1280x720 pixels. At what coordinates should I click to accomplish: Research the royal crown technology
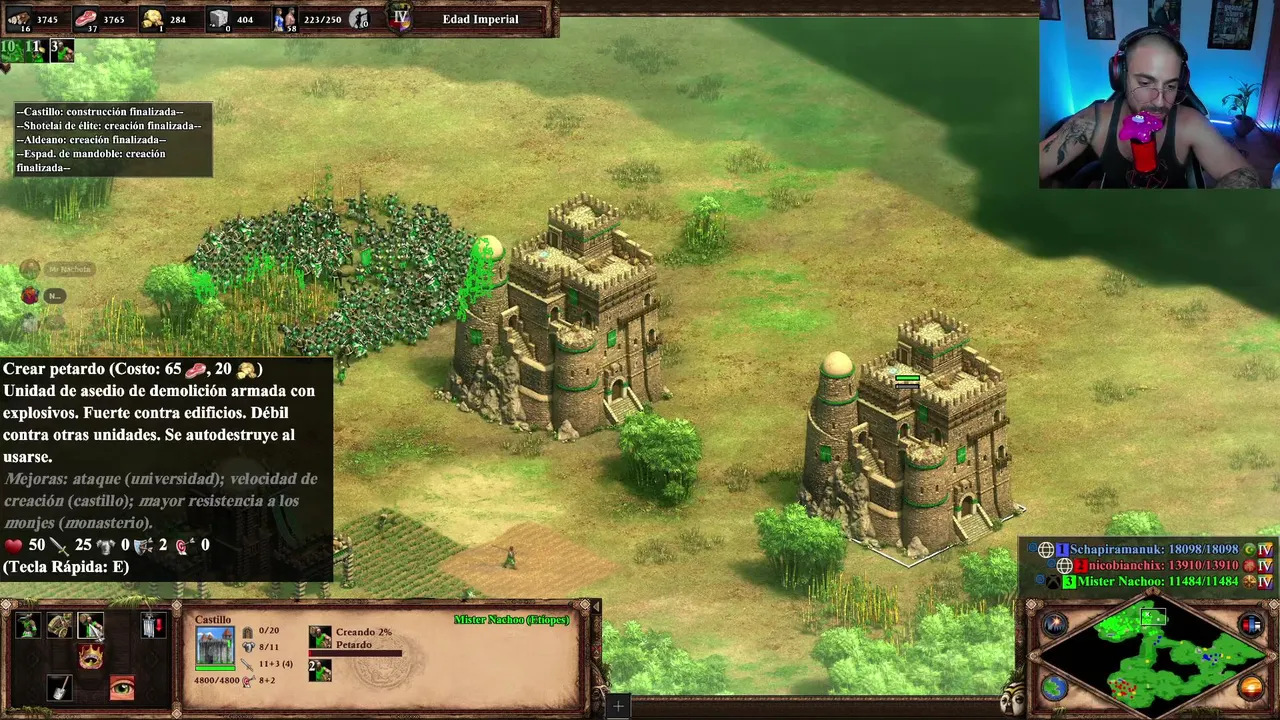click(91, 657)
